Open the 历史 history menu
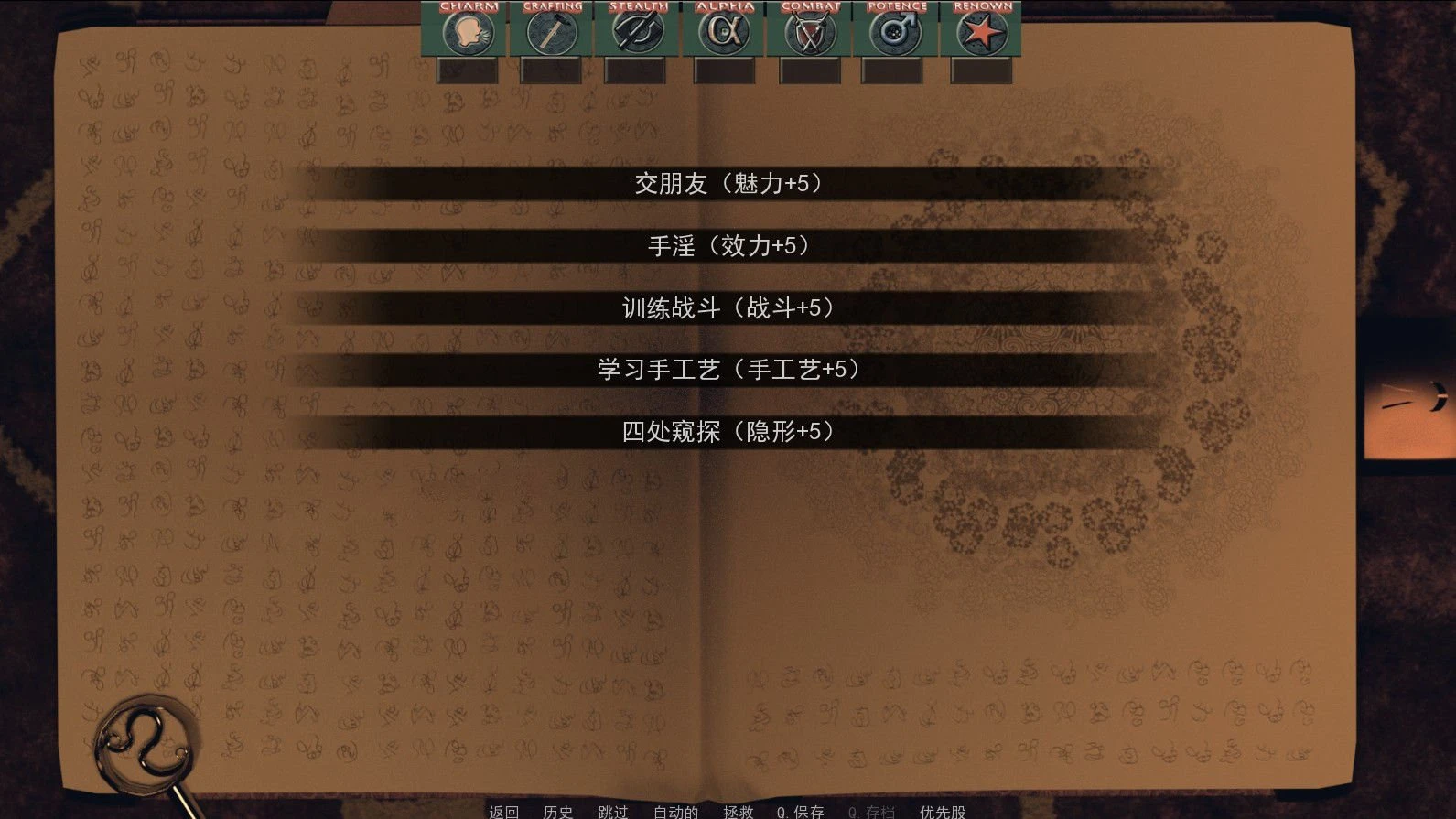1456x819 pixels. (556, 811)
